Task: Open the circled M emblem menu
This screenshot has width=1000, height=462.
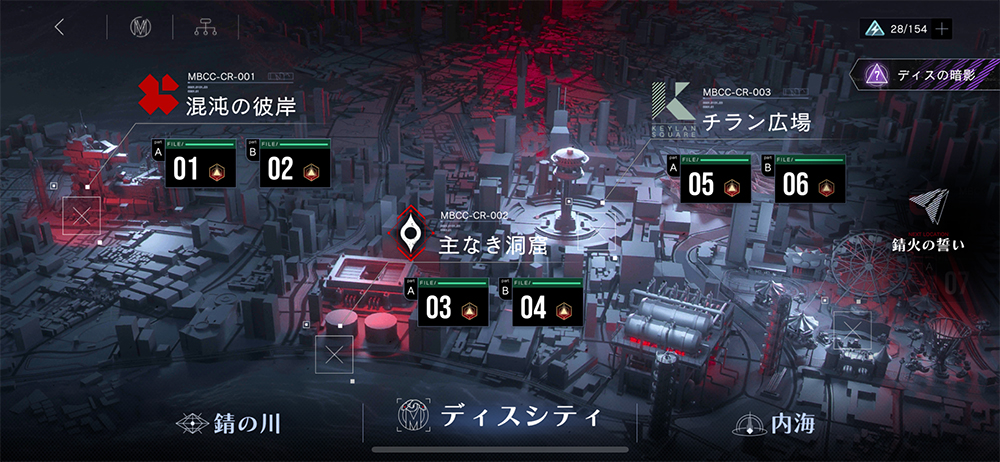Action: [140, 28]
